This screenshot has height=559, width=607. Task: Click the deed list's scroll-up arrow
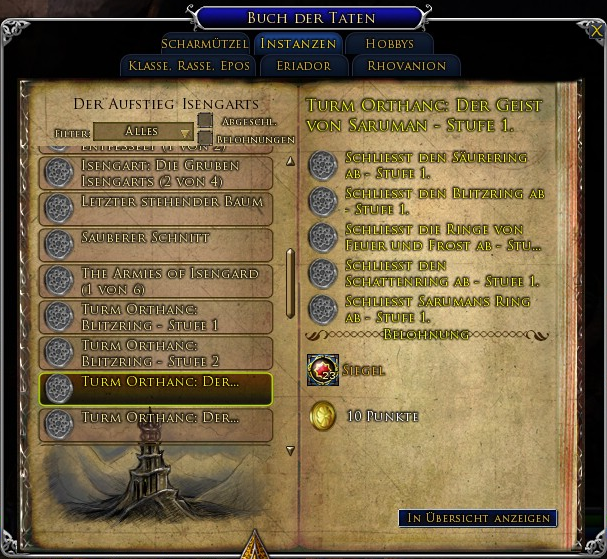(290, 161)
